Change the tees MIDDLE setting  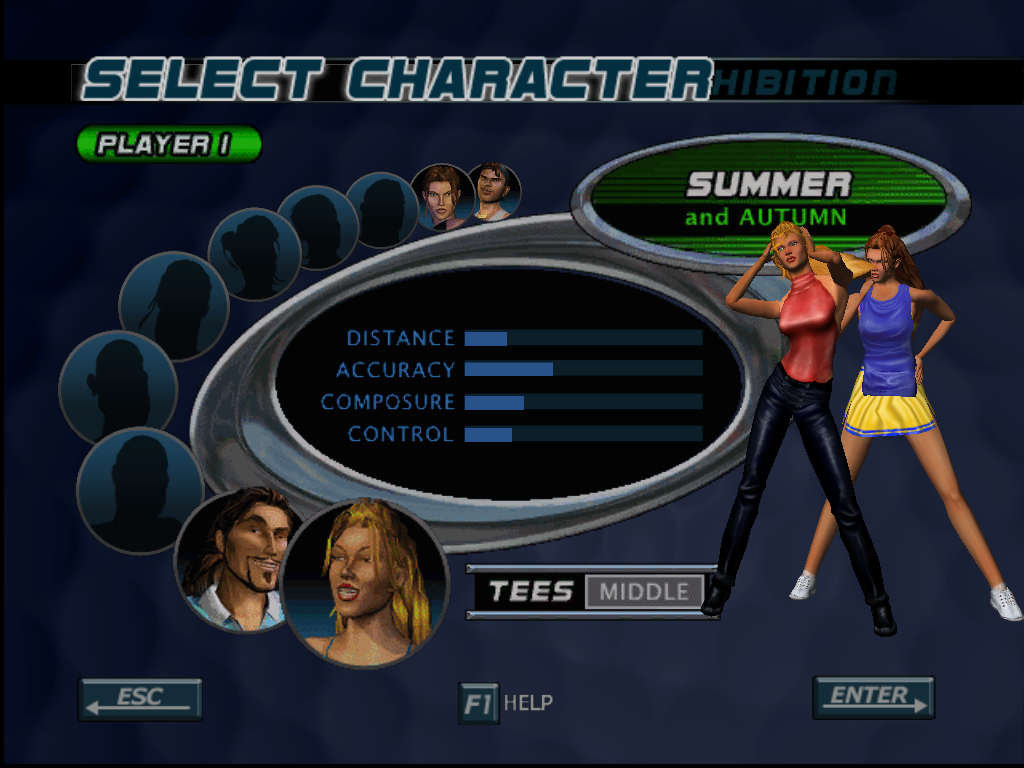(643, 592)
